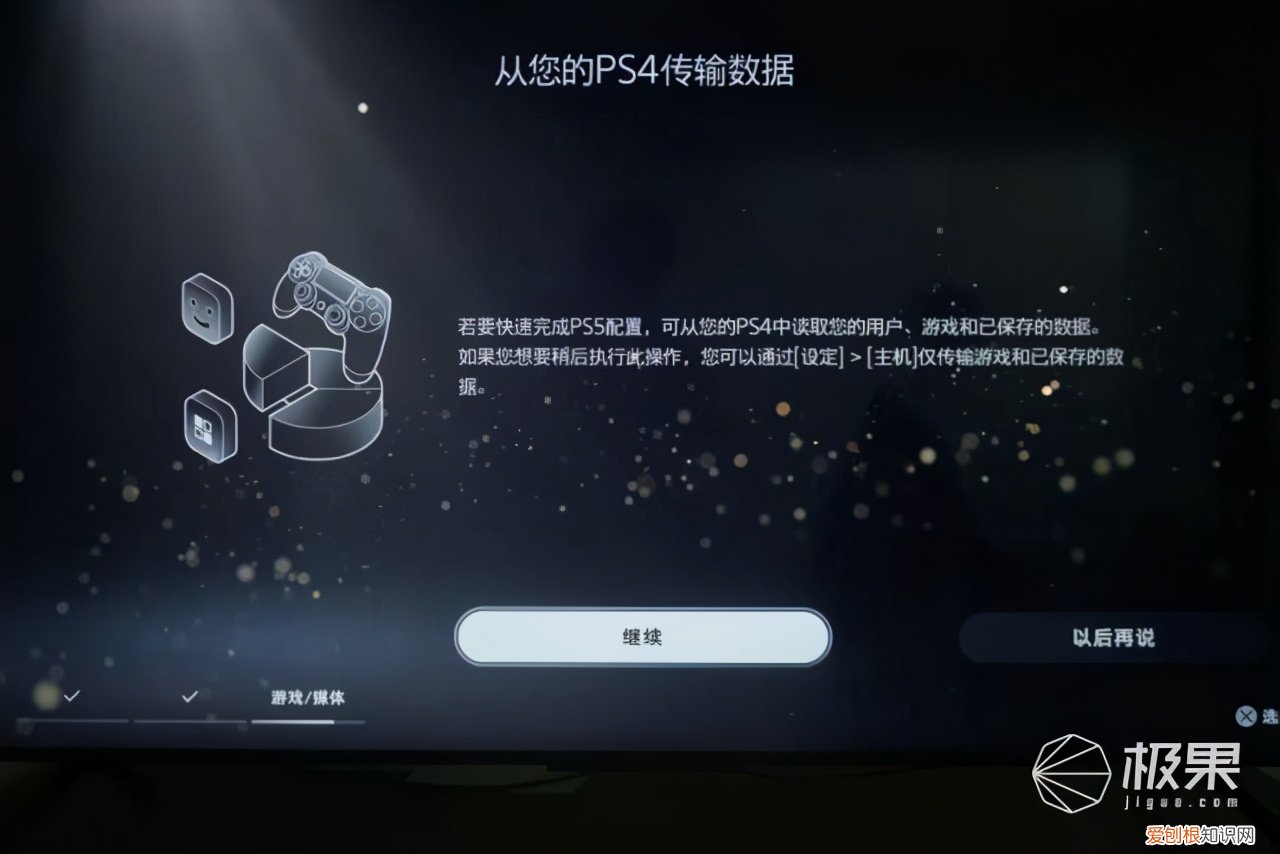This screenshot has width=1280, height=854.
Task: Choose 以后再说 to skip data transfer
Action: (x=1114, y=637)
